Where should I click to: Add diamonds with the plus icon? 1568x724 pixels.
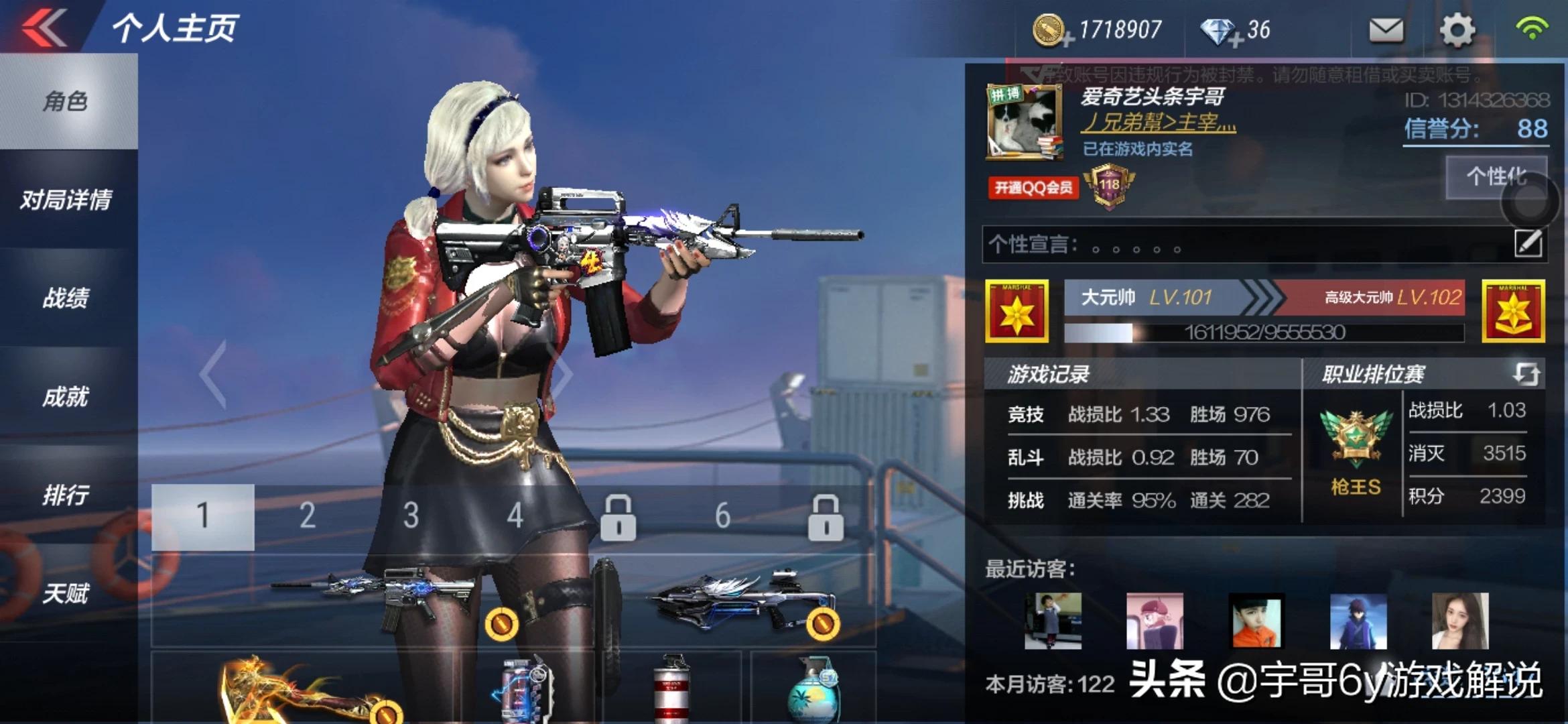(1236, 40)
